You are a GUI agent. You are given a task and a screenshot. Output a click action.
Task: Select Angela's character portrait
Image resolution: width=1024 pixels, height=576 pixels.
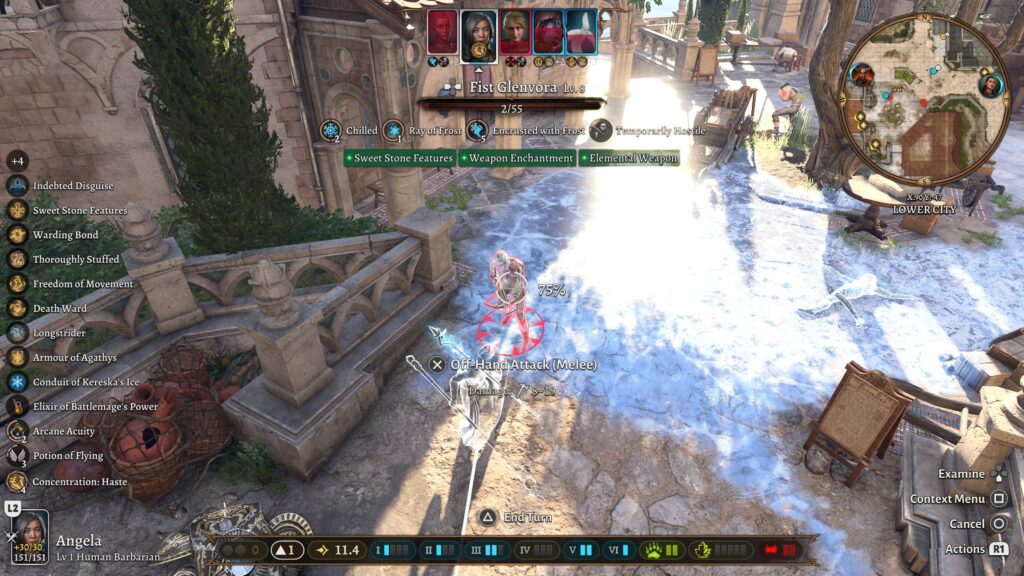(29, 529)
